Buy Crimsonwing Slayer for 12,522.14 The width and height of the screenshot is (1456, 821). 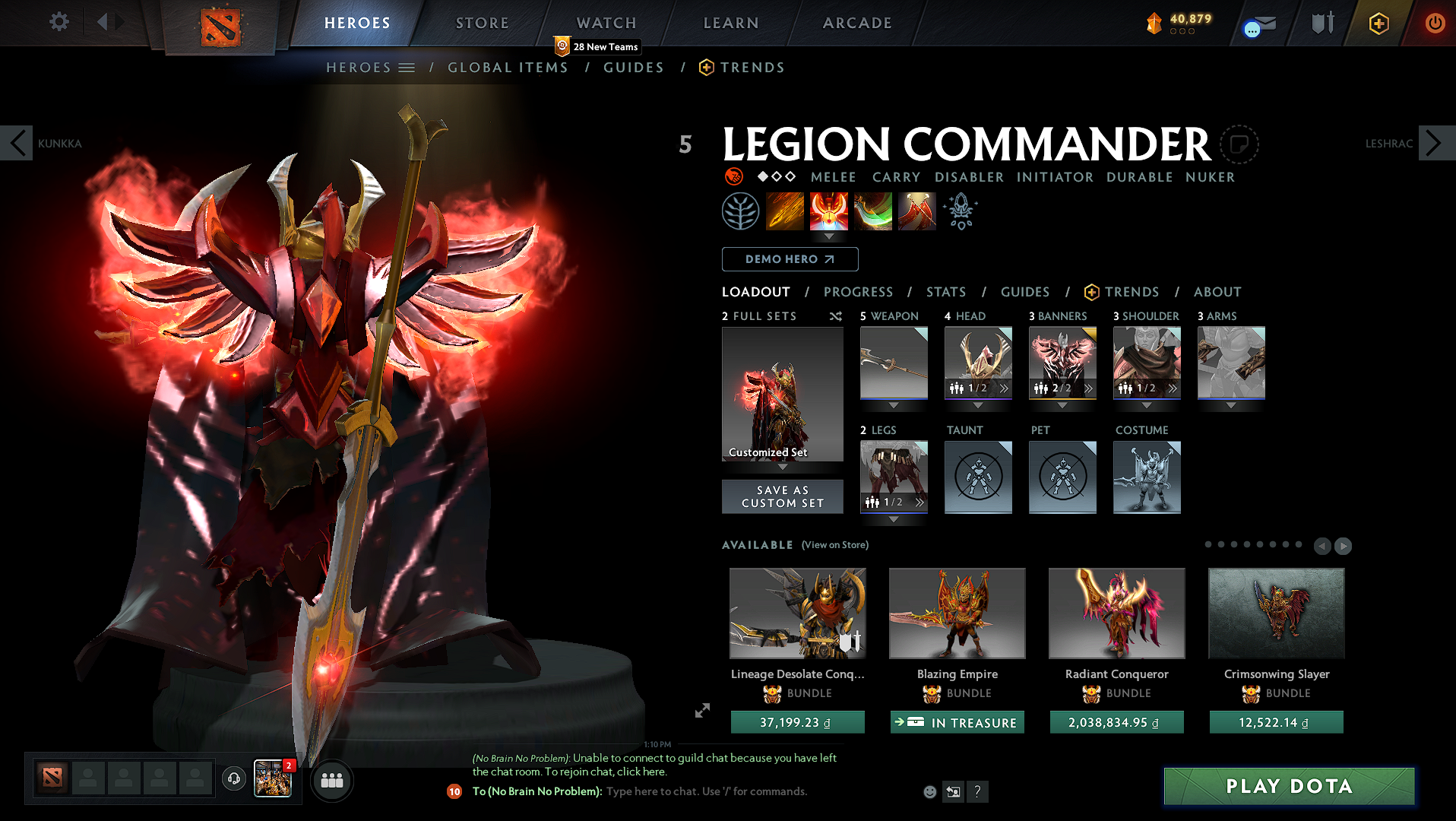coord(1276,722)
